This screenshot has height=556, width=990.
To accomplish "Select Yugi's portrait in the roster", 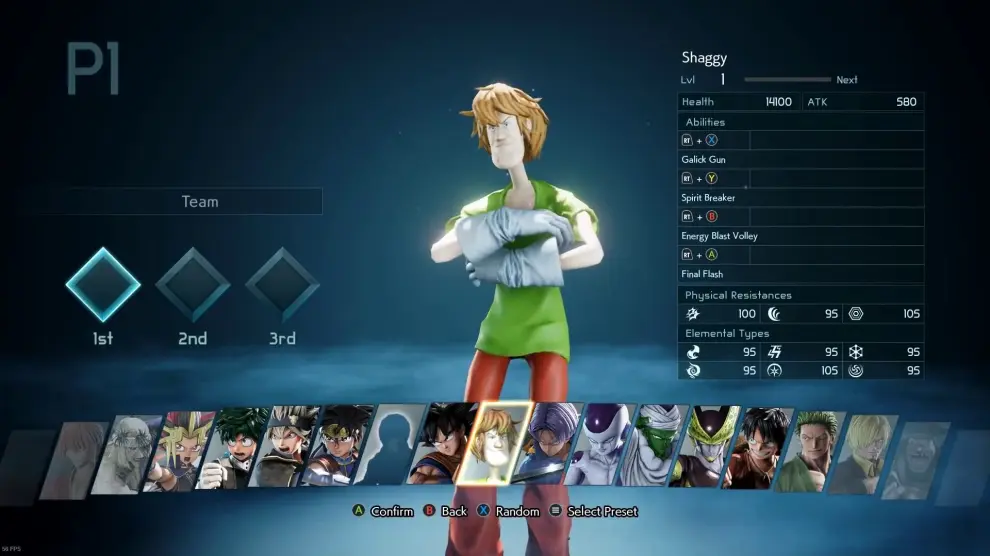I will coord(178,450).
